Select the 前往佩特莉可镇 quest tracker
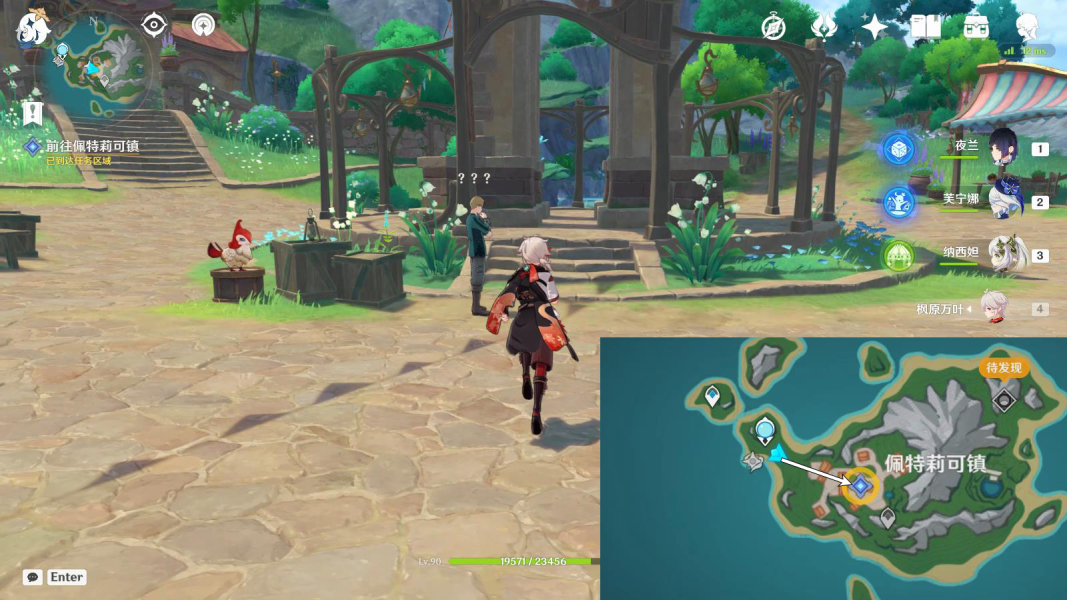Screen dimensions: 1067x600 coord(92,146)
